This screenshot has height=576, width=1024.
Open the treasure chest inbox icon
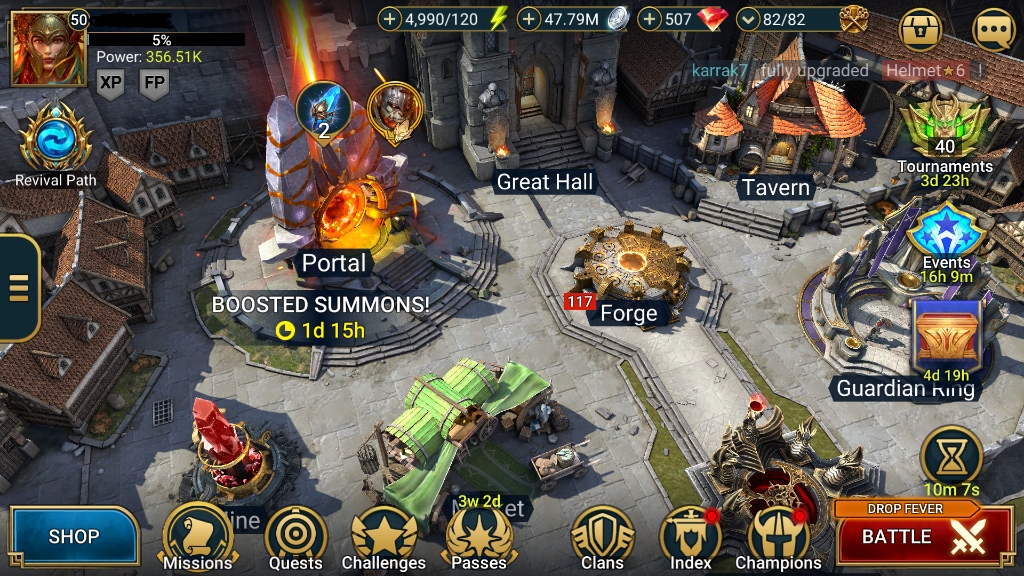tap(921, 30)
